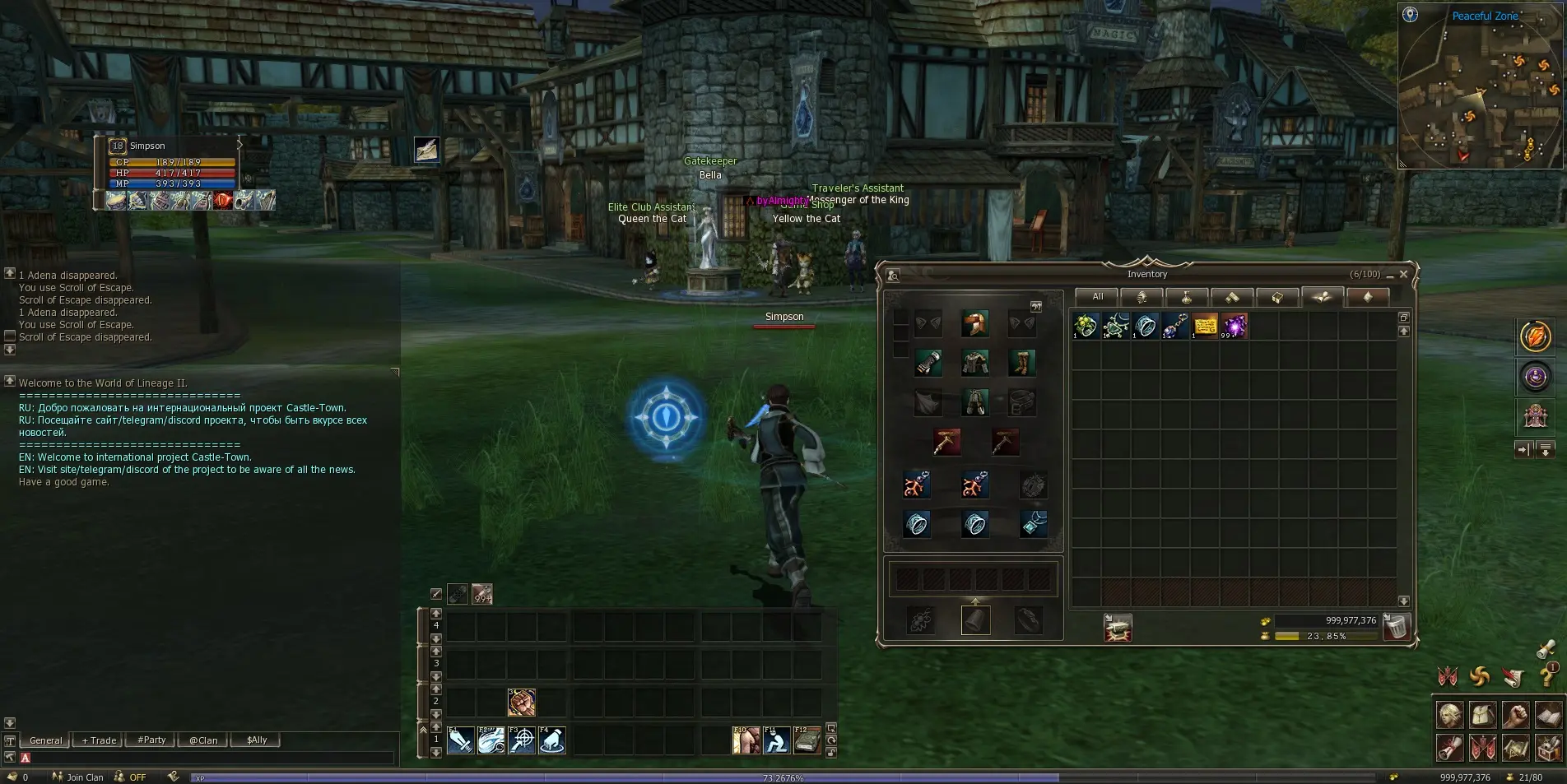Open the map scroll menu icon

[1516, 748]
